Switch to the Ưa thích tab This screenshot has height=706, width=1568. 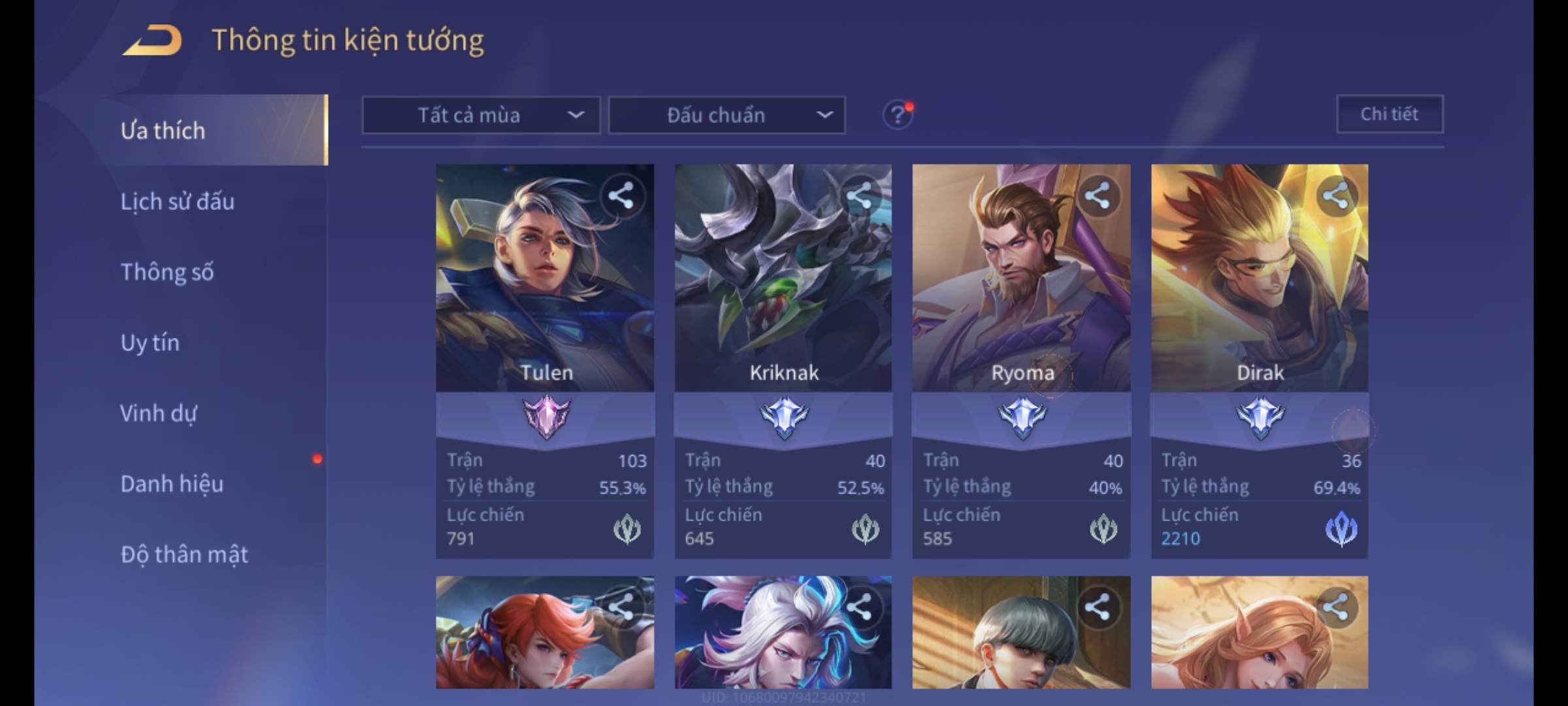pos(163,131)
